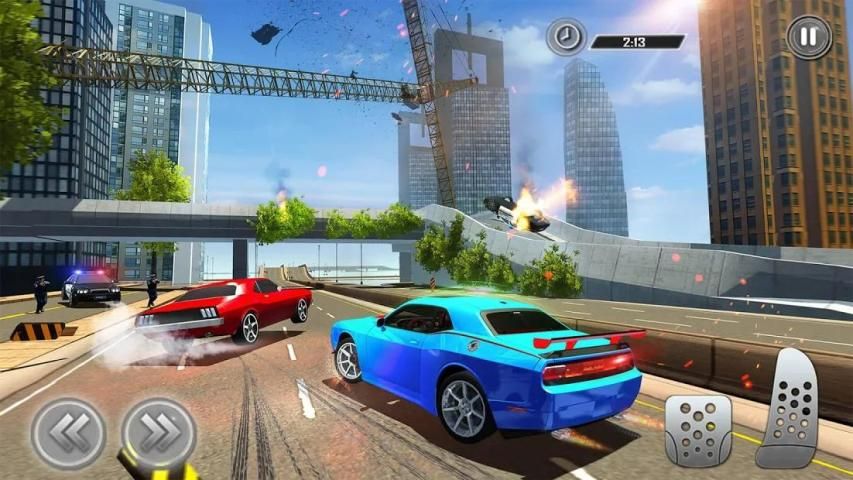Tap the brake pedal
The width and height of the screenshot is (853, 480).
[x=698, y=429]
